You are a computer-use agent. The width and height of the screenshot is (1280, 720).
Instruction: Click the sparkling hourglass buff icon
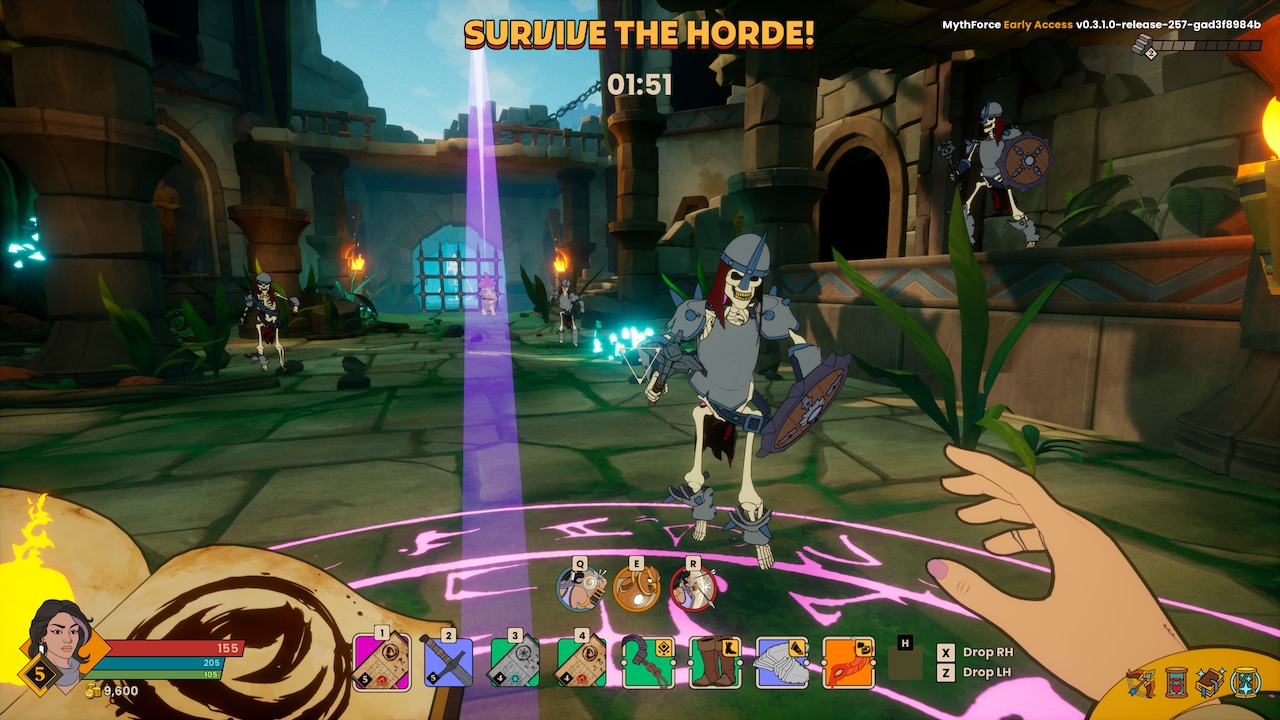(x=1245, y=682)
